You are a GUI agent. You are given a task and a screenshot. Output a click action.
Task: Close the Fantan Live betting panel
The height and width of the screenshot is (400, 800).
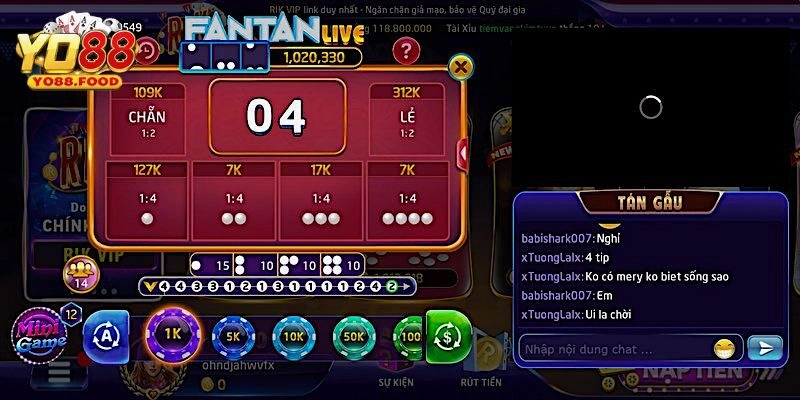tap(460, 67)
